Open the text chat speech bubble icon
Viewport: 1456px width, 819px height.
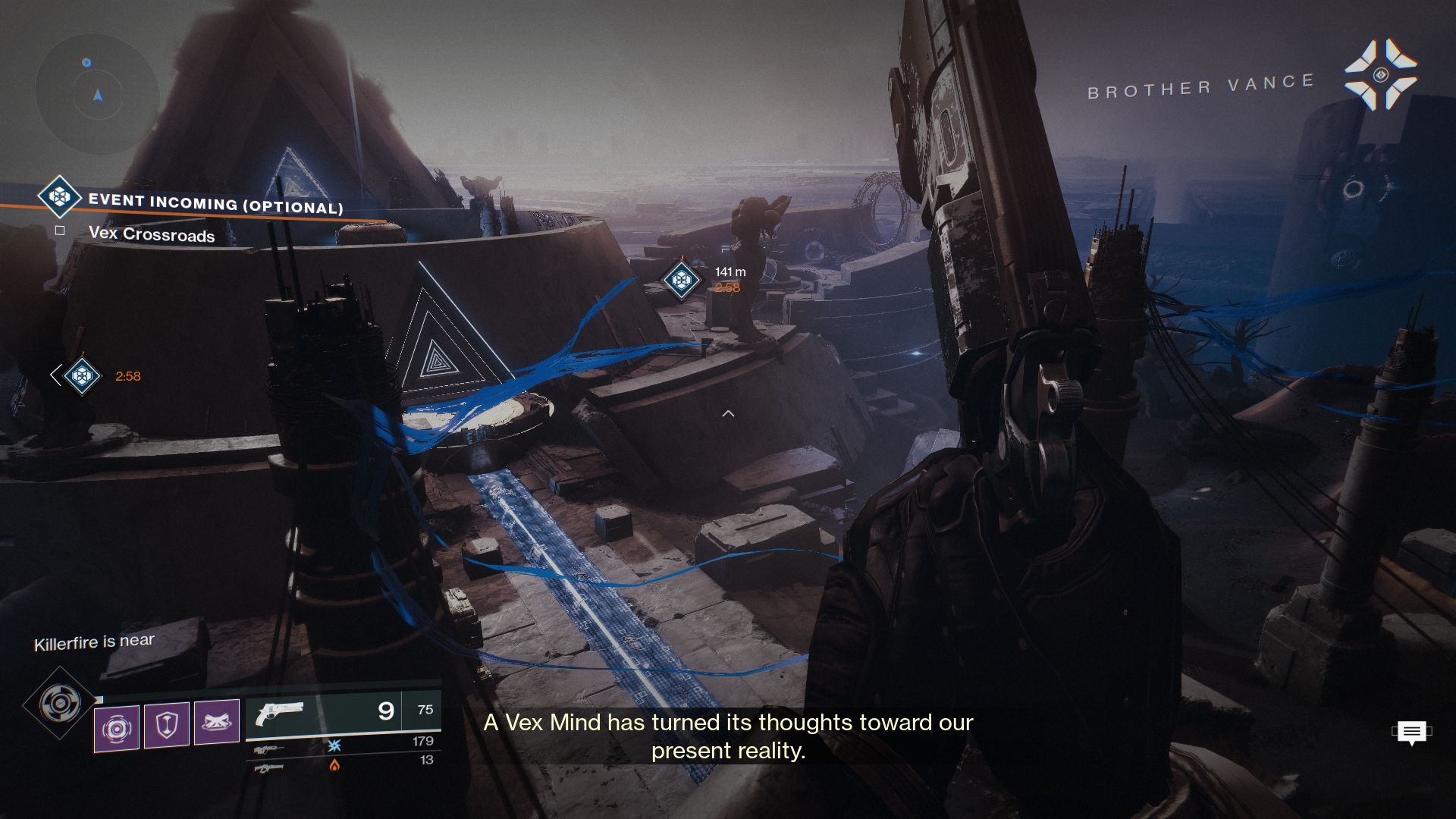(x=1411, y=733)
